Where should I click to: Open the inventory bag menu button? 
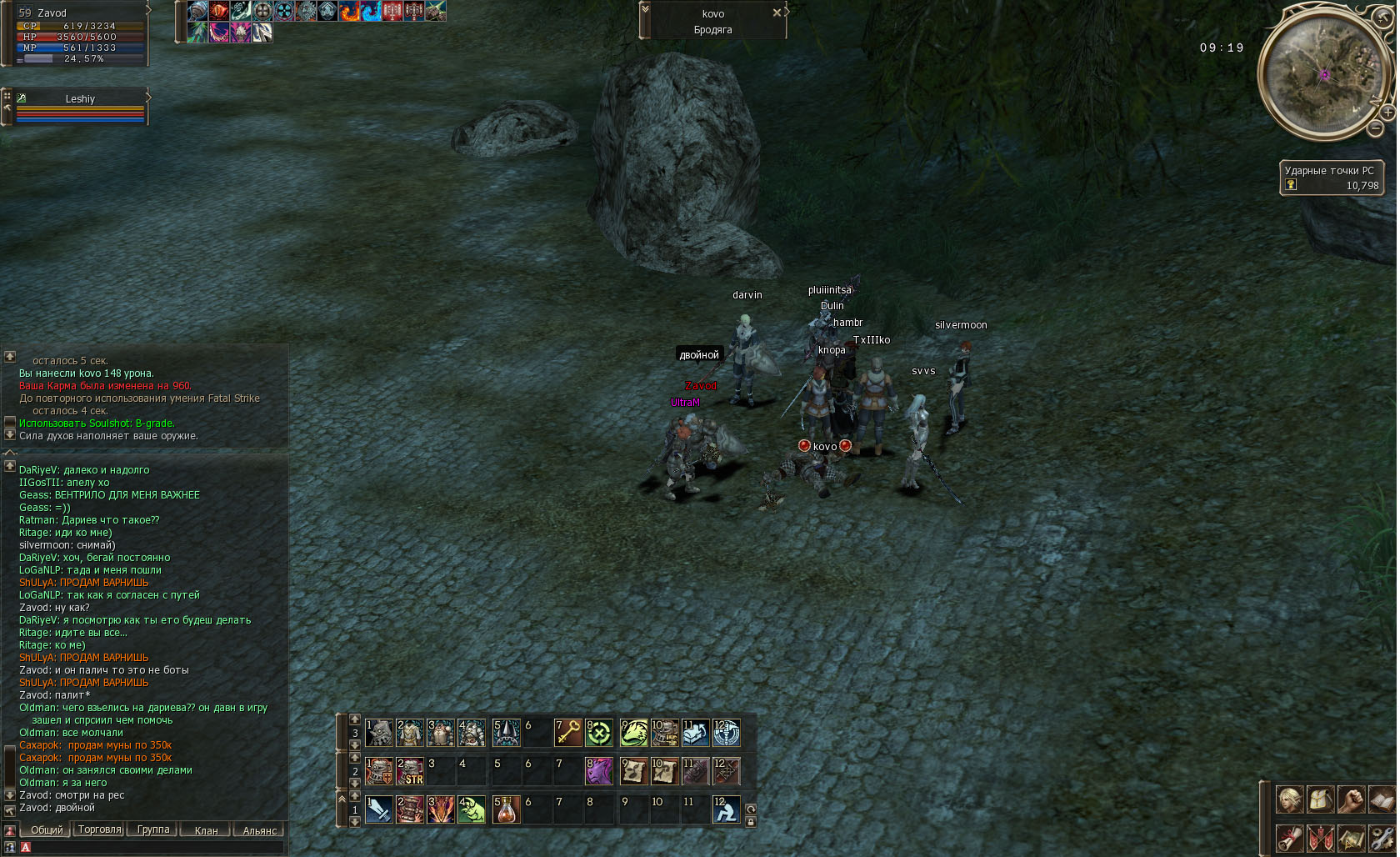(x=1321, y=799)
